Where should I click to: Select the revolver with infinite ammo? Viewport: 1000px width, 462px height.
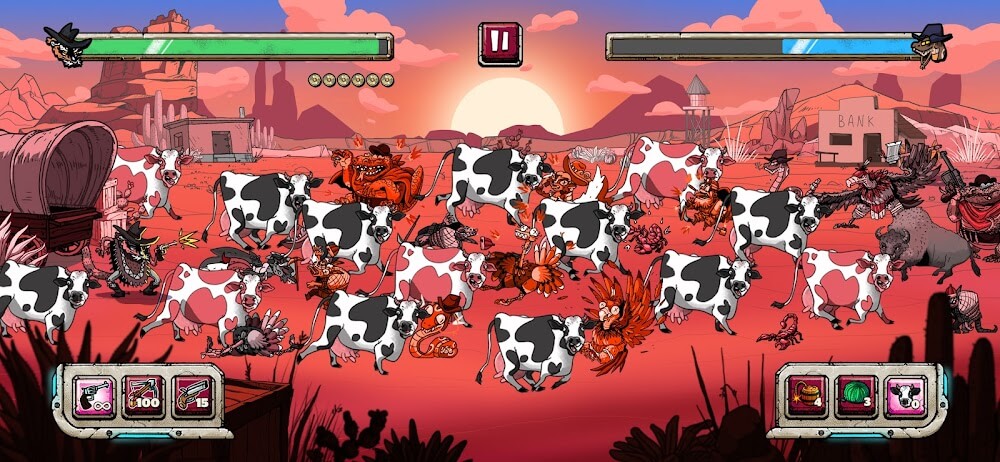pyautogui.click(x=93, y=396)
